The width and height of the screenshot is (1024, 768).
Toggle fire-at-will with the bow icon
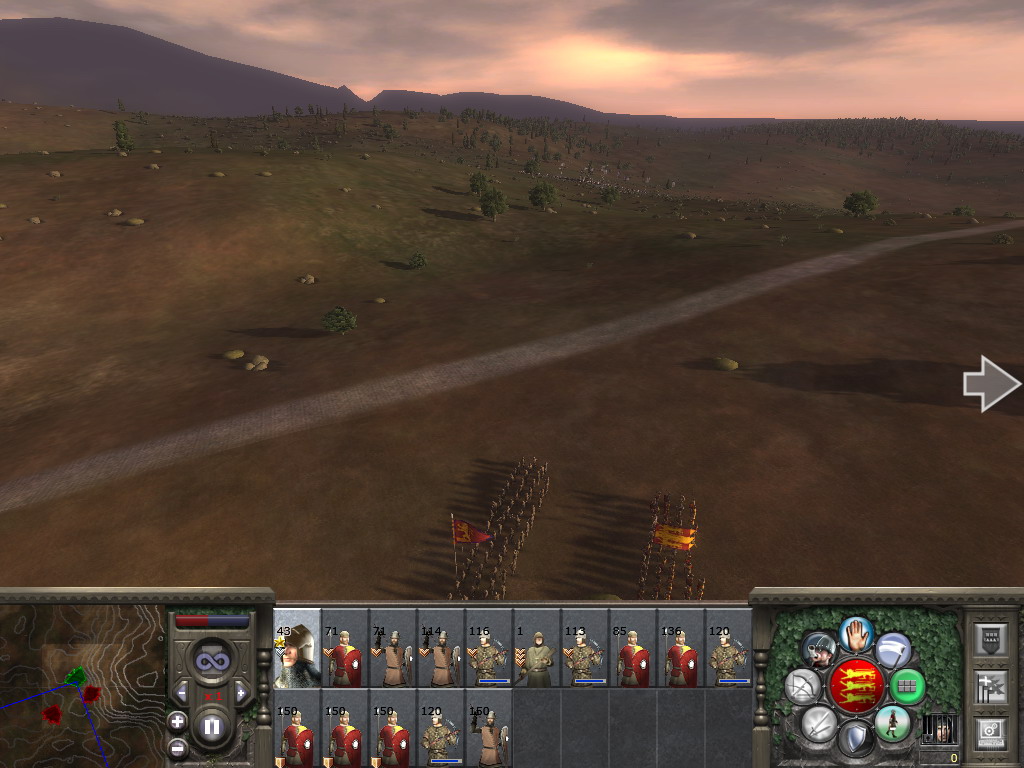pos(803,686)
